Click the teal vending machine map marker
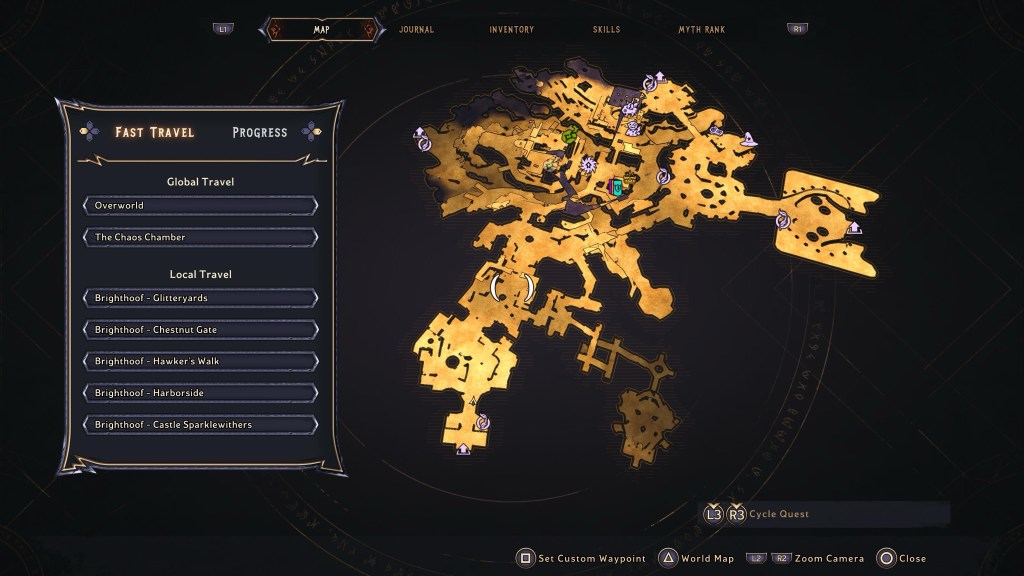Viewport: 1024px width, 576px height. (x=618, y=186)
